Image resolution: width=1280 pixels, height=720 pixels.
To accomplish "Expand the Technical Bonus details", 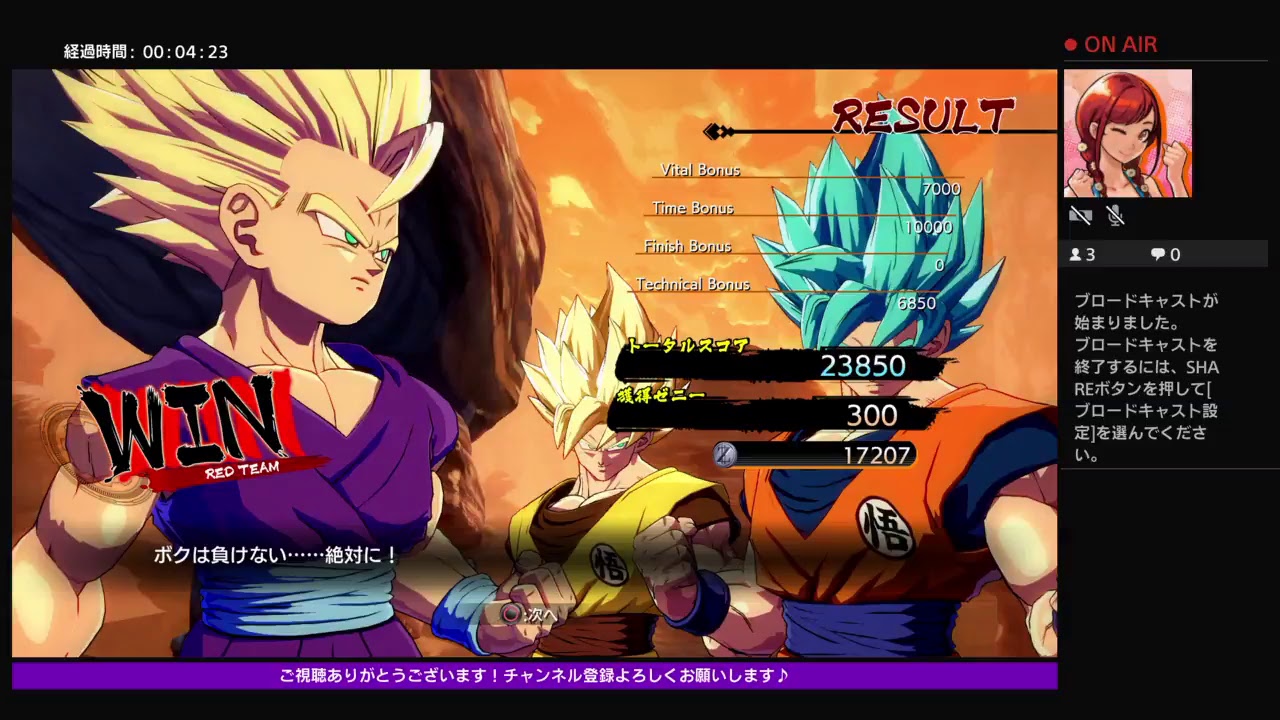I will point(692,285).
